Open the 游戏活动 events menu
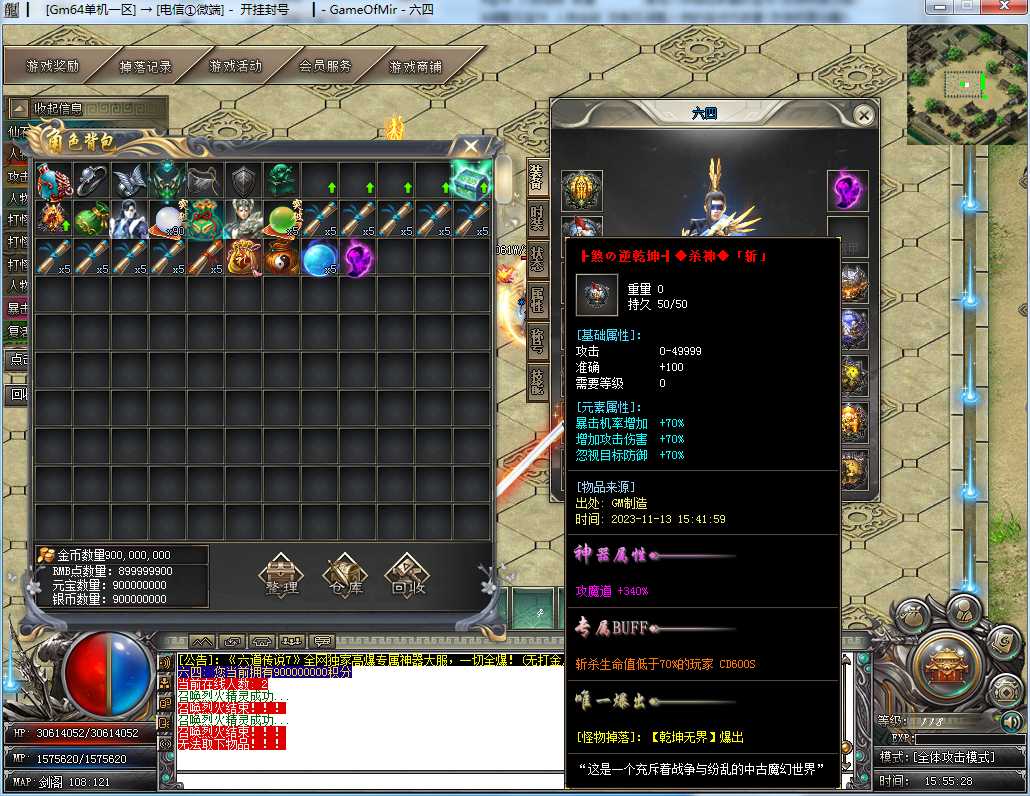This screenshot has height=796, width=1030. pos(235,67)
